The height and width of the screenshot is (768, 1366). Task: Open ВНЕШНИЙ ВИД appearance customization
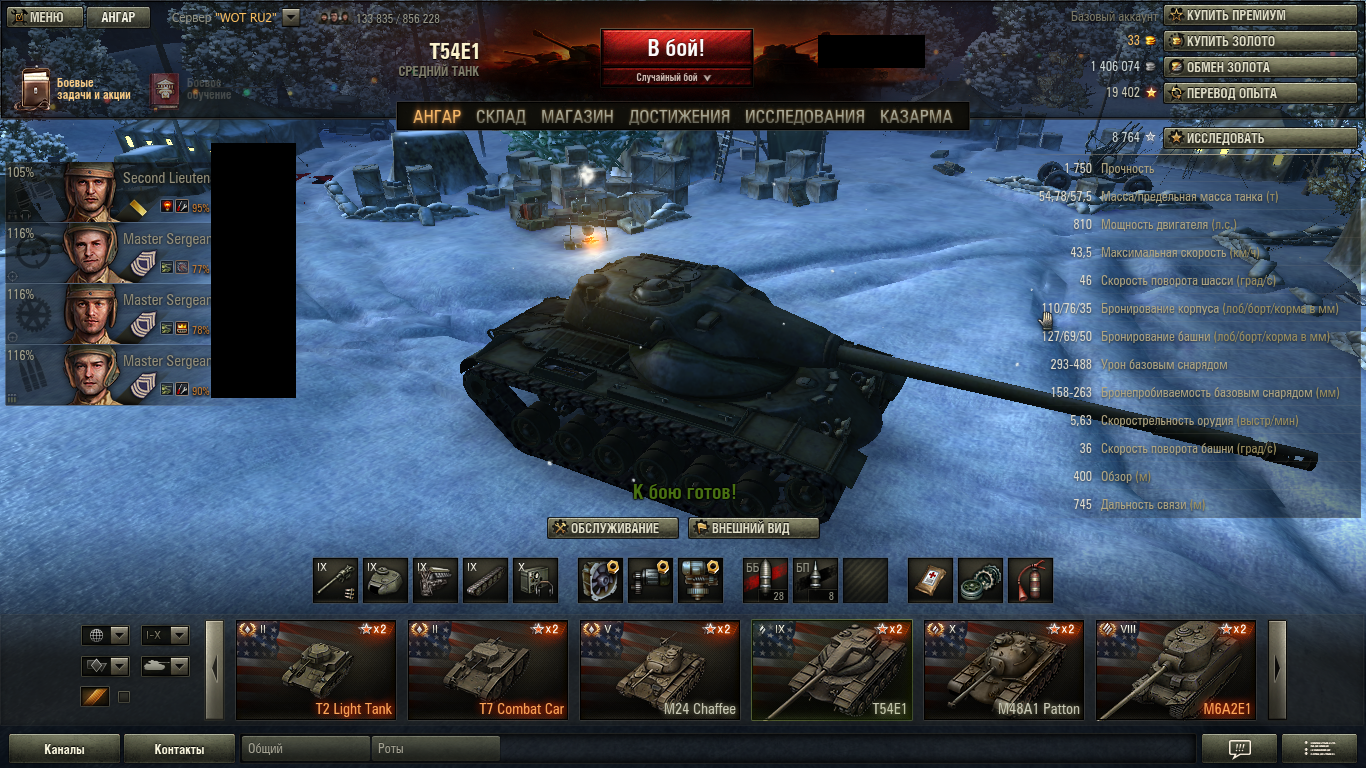[x=754, y=528]
